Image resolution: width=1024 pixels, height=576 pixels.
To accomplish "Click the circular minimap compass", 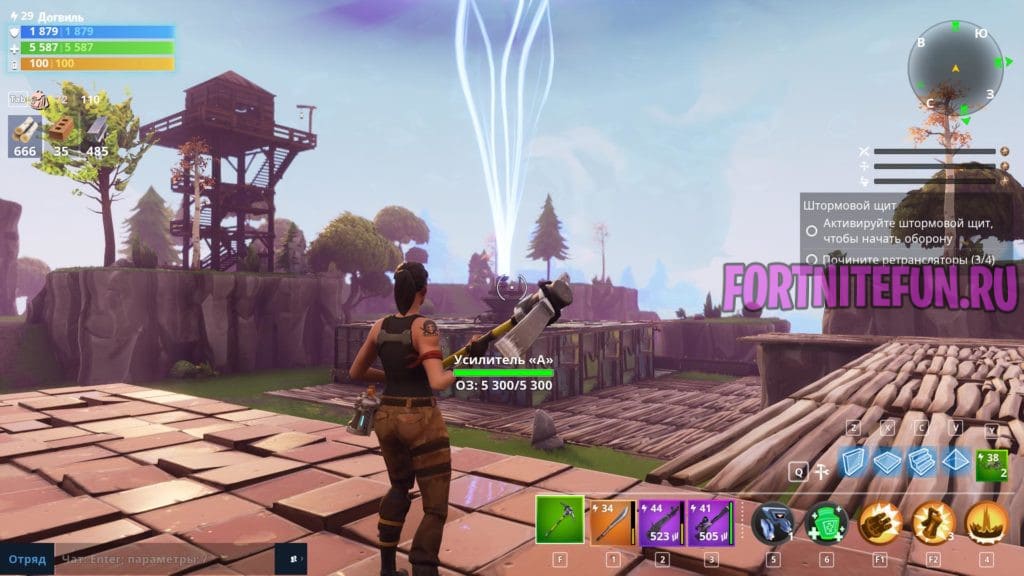I will pos(953,68).
